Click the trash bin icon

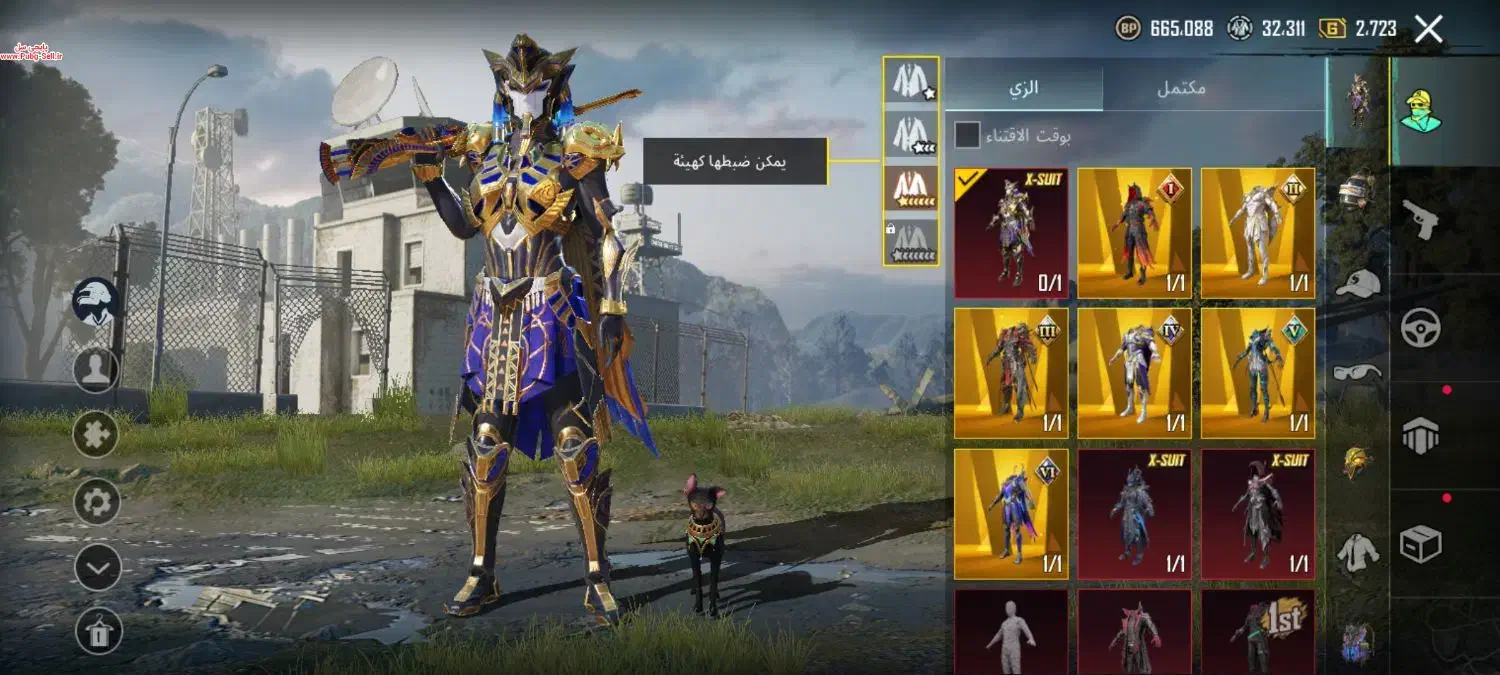[x=98, y=632]
